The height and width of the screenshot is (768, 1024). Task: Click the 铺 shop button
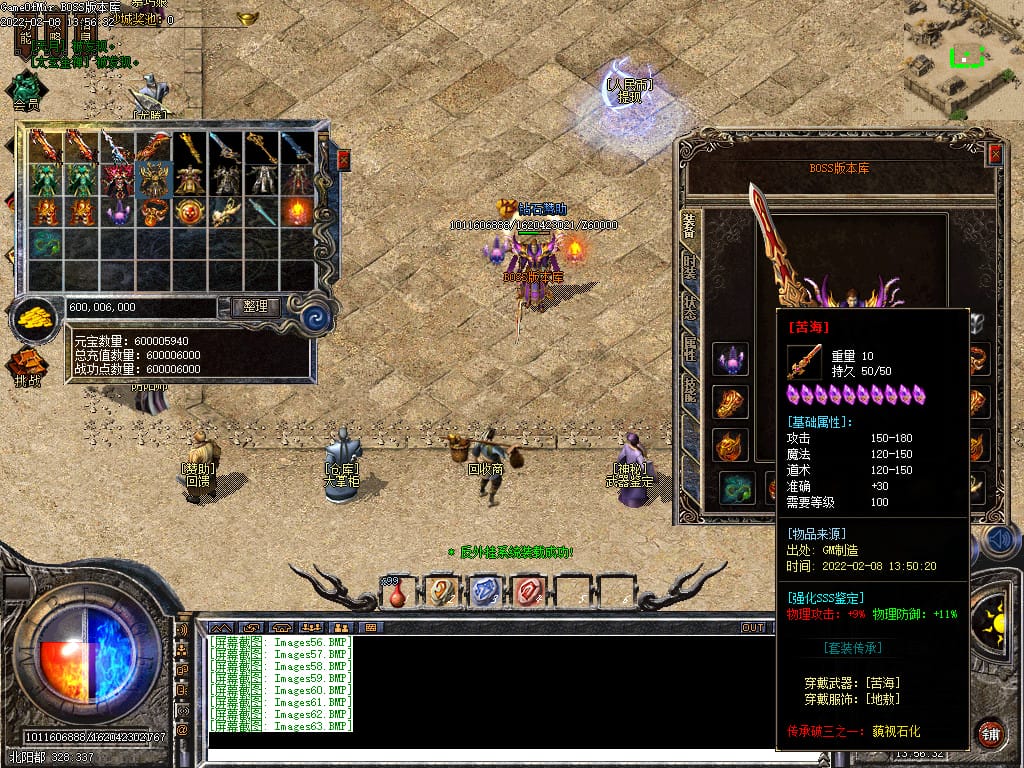pos(990,732)
